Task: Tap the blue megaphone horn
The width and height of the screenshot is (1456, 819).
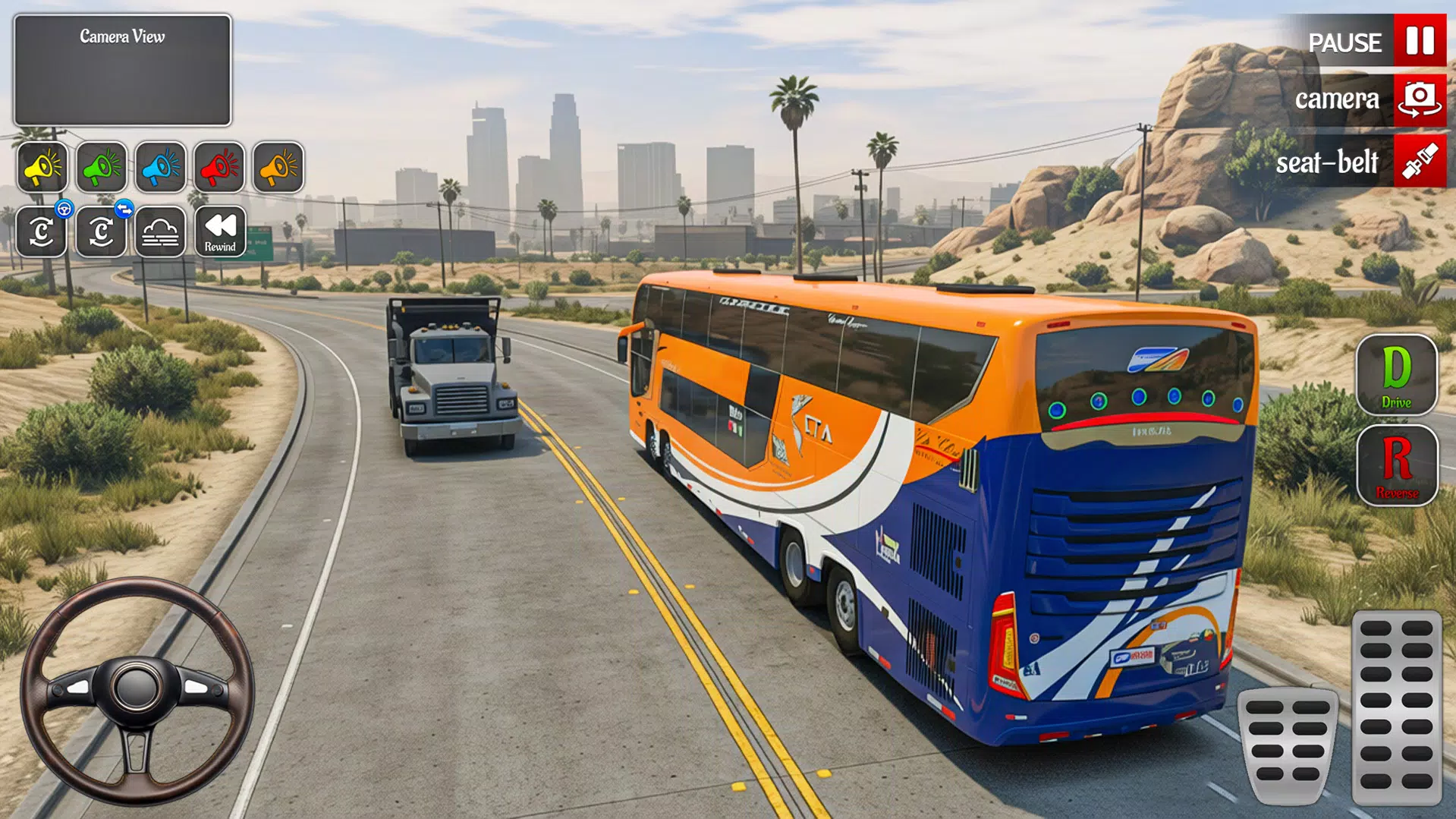Action: point(159,168)
